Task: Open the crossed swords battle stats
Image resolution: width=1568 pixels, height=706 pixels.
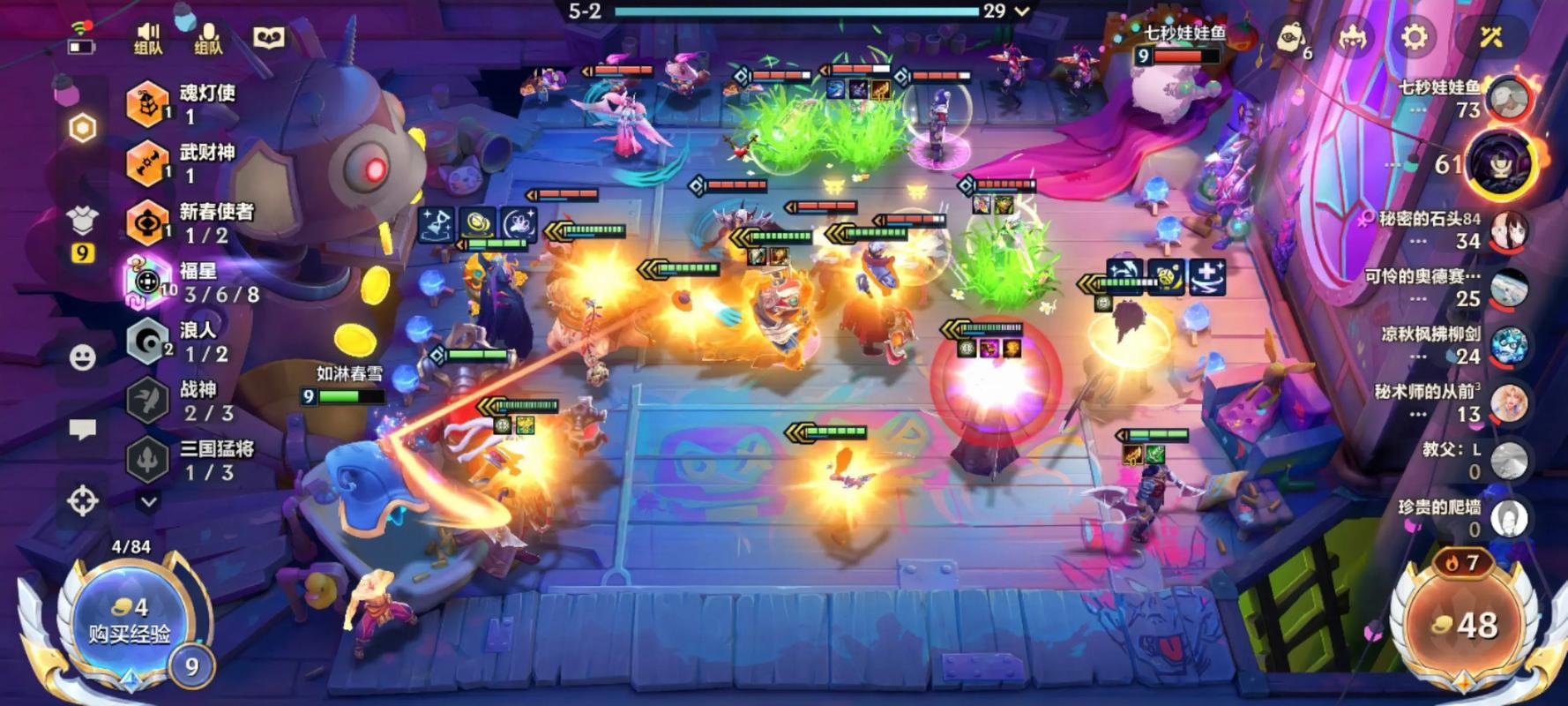Action: pyautogui.click(x=1490, y=37)
